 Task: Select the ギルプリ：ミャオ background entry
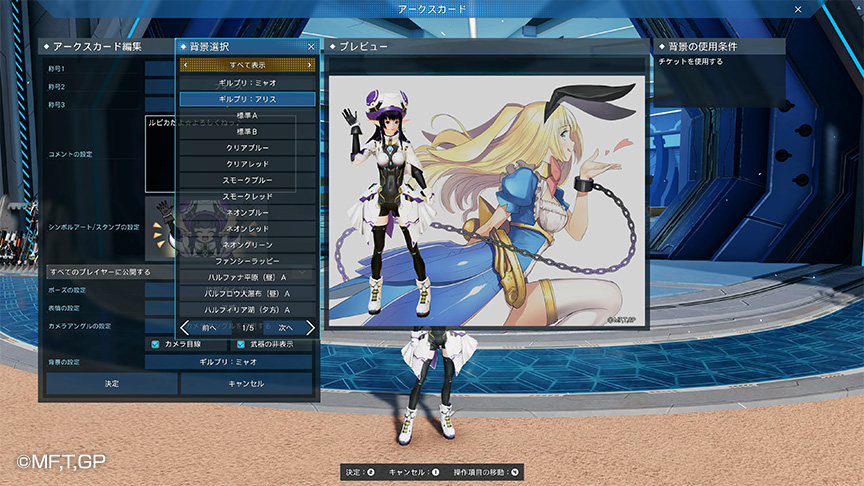[247, 83]
